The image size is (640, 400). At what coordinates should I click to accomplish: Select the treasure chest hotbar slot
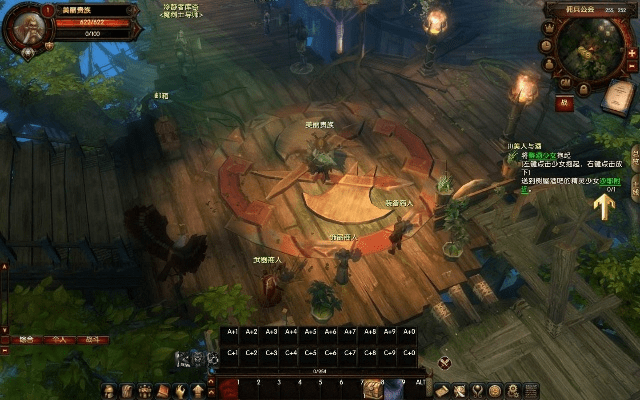pyautogui.click(x=372, y=388)
